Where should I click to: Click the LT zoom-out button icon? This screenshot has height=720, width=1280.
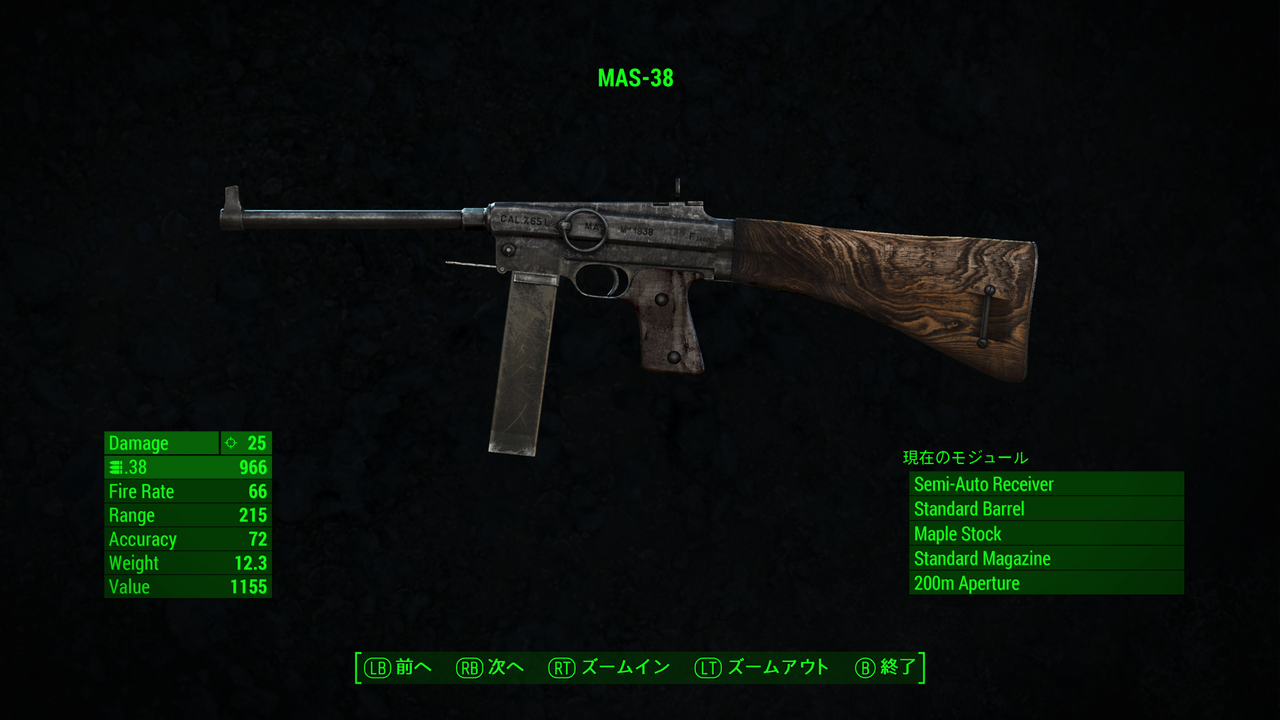(706, 667)
